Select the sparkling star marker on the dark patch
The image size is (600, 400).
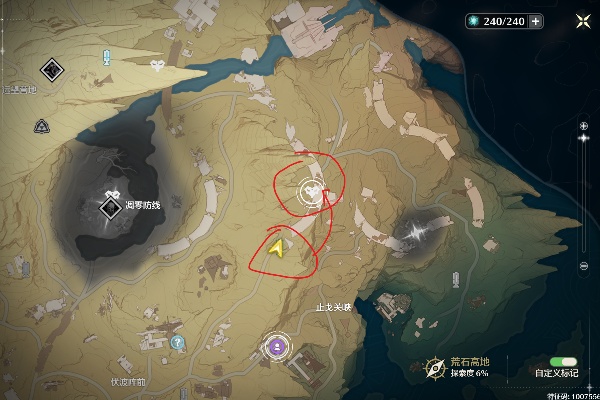413,232
